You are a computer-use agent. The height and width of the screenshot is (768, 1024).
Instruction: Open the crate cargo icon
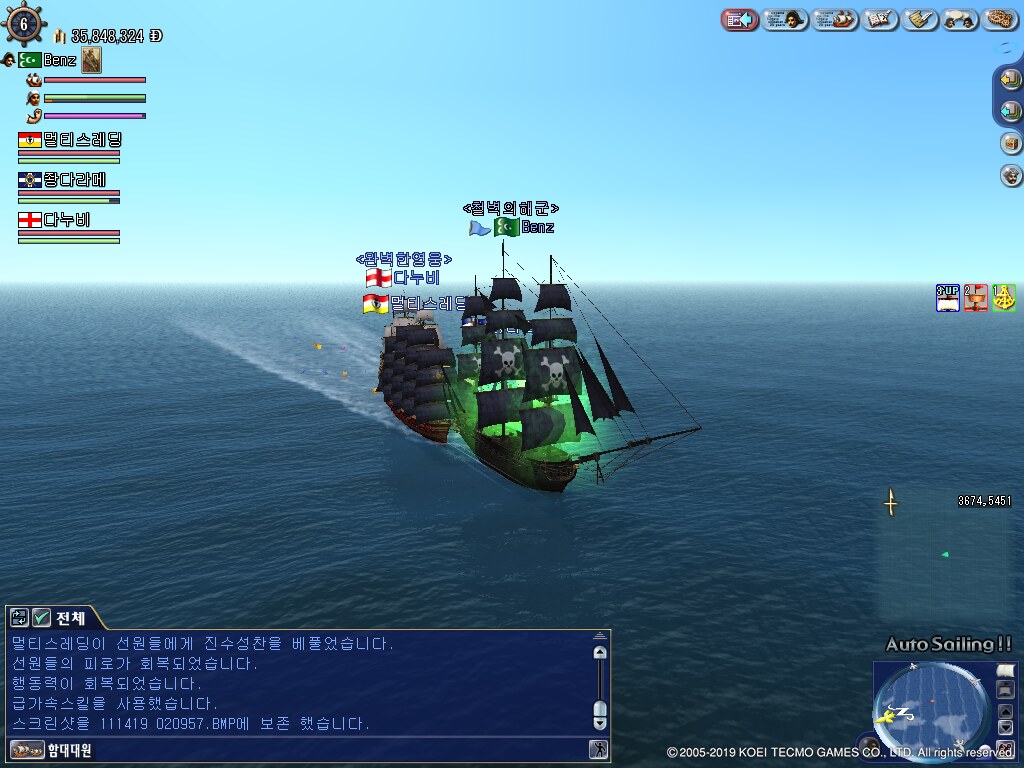coord(1011,143)
